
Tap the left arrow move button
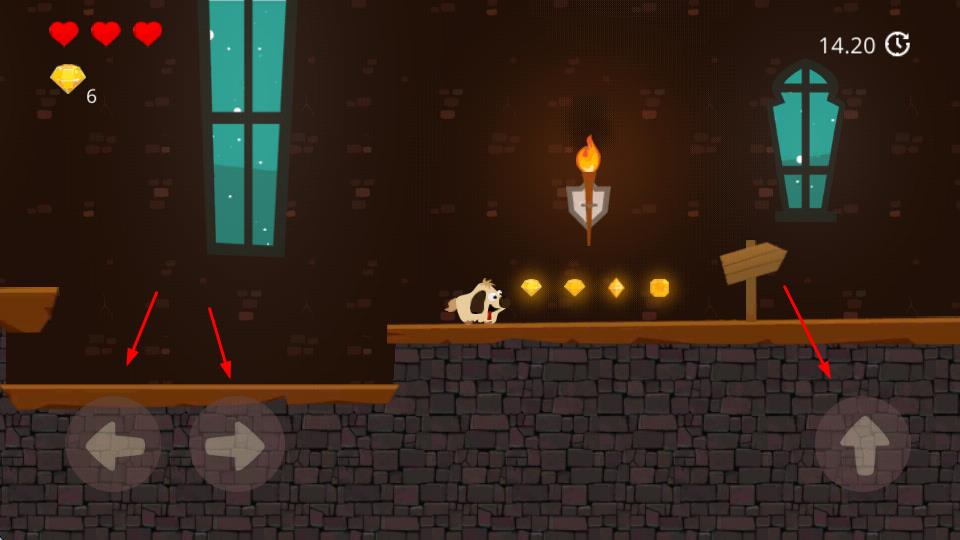(113, 444)
